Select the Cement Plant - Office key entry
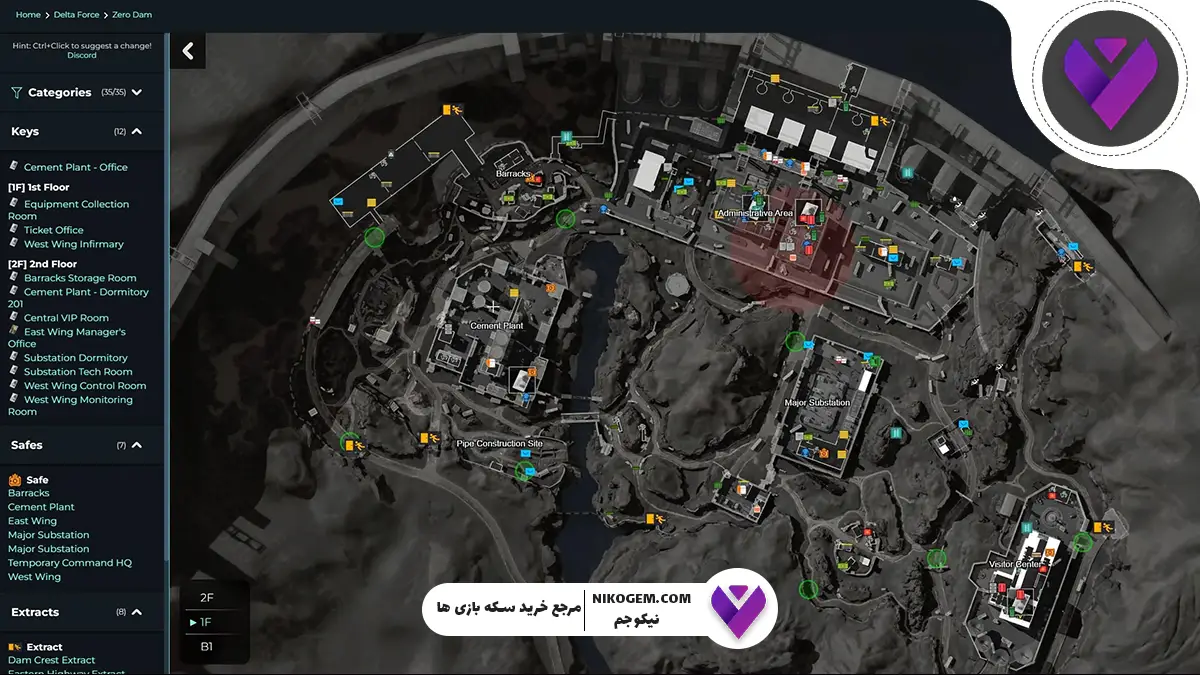This screenshot has height=675, width=1200. coord(76,167)
